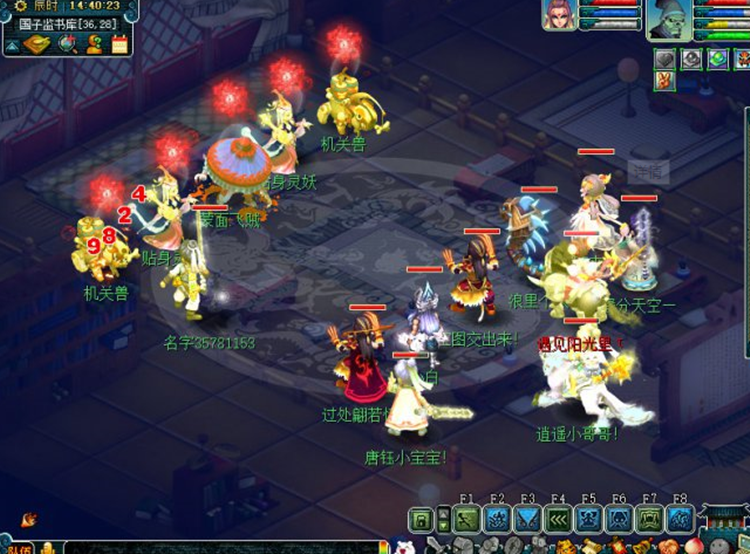Viewport: 750px width, 554px height.
Task: Click the orange rabbit buff icon
Action: [x=666, y=81]
